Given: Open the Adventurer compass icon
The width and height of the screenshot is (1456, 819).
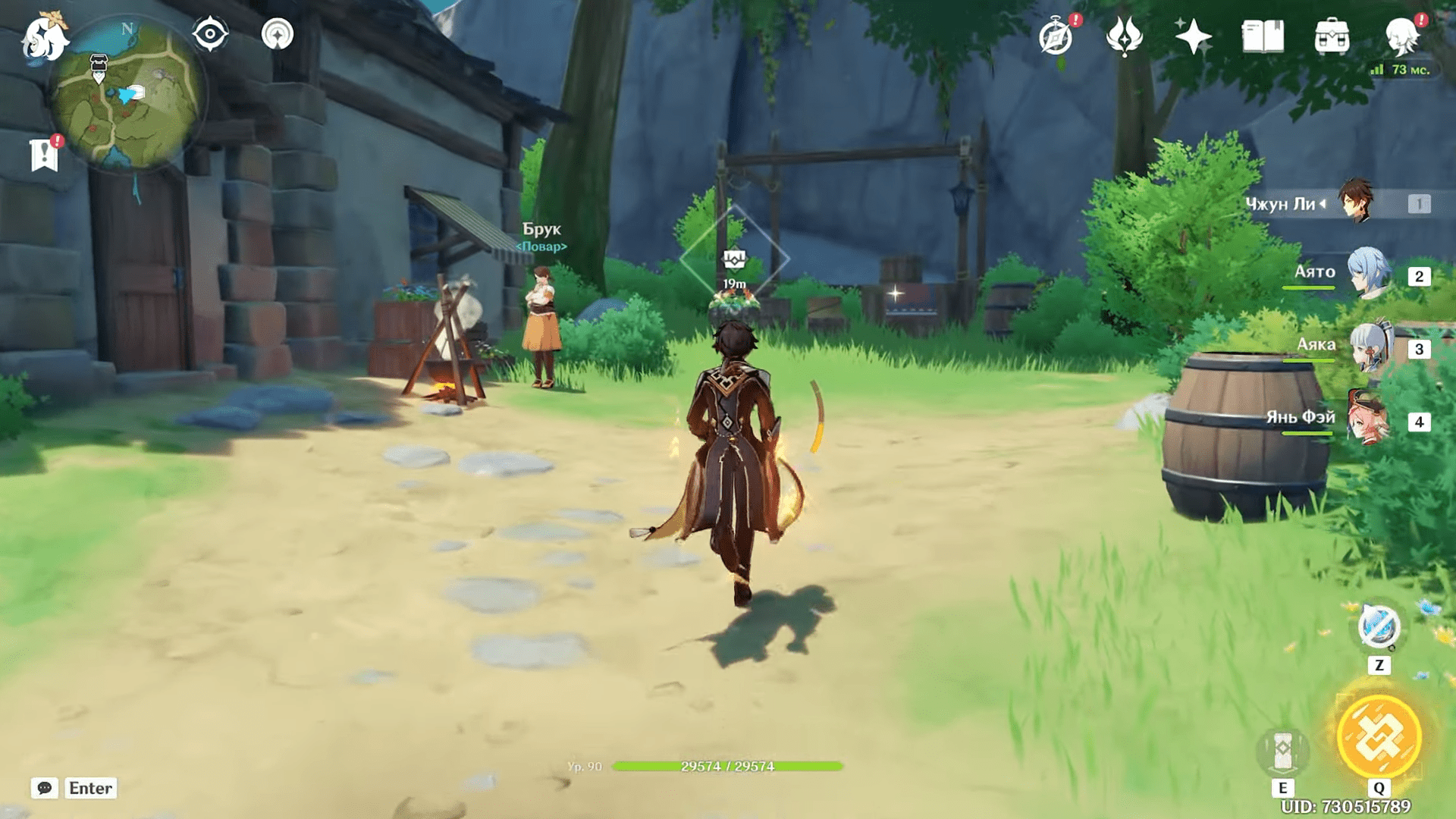Looking at the screenshot, I should click(1056, 36).
